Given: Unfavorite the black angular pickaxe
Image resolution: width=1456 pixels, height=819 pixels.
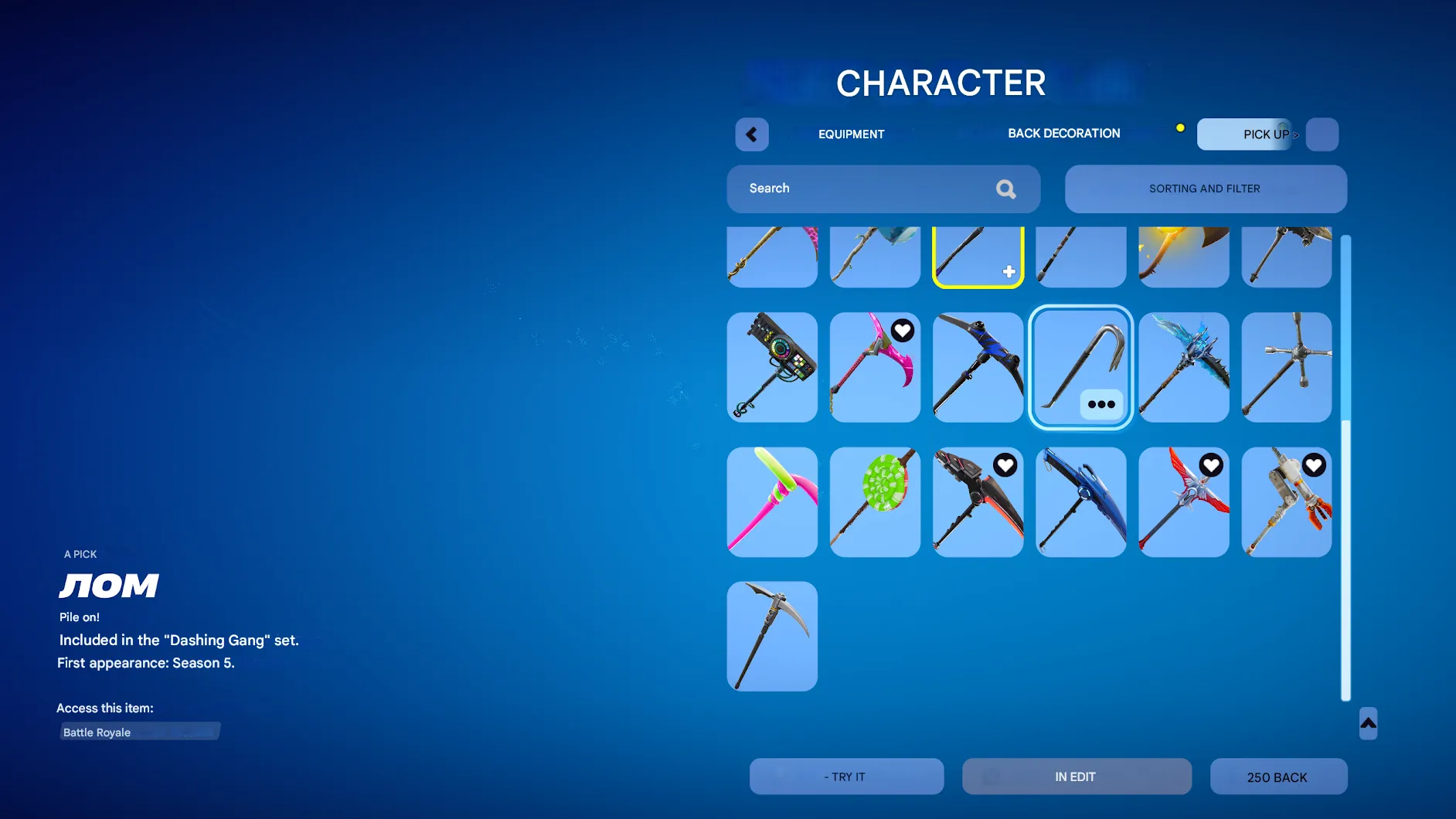Looking at the screenshot, I should pyautogui.click(x=1005, y=465).
